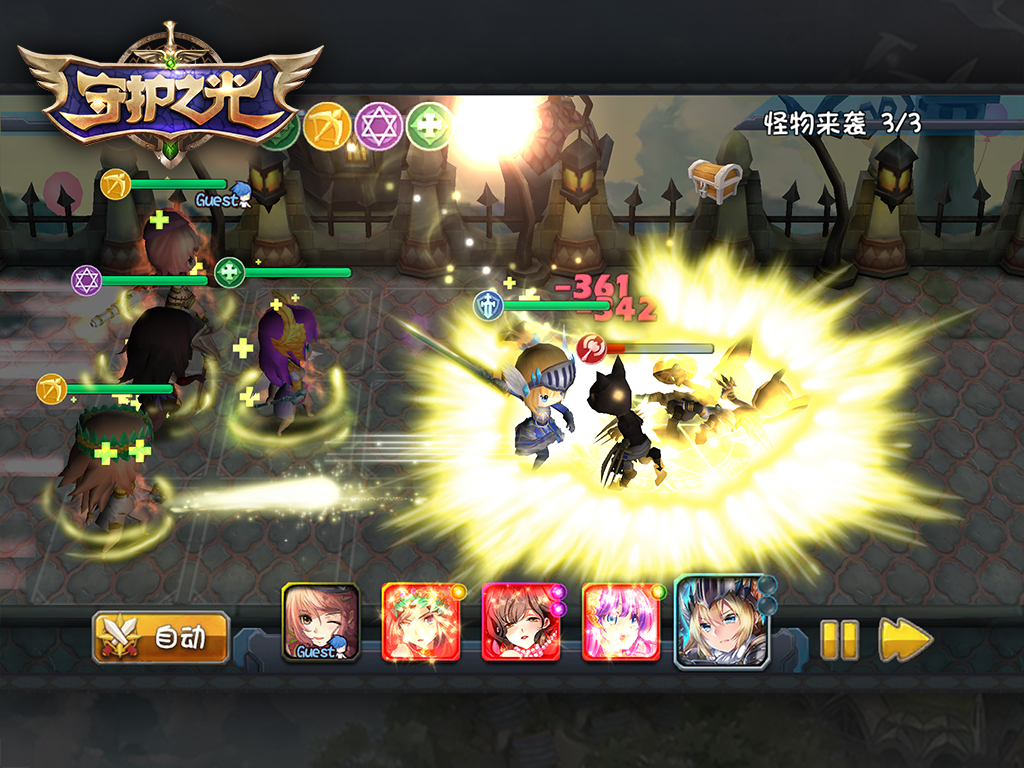Screen dimensions: 1024x768
Task: Activate the flower-wreath blonde hero portrait
Action: [421, 622]
